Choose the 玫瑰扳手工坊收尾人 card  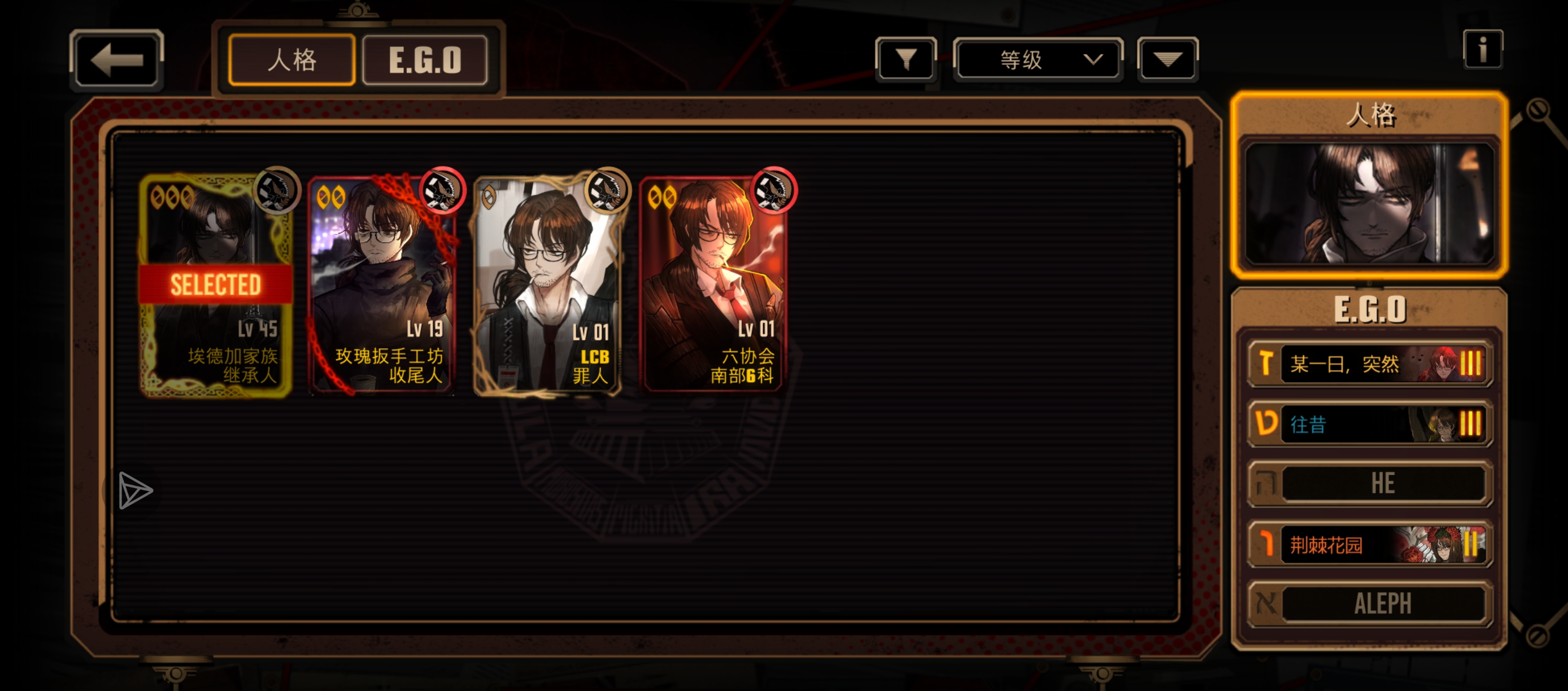(382, 286)
